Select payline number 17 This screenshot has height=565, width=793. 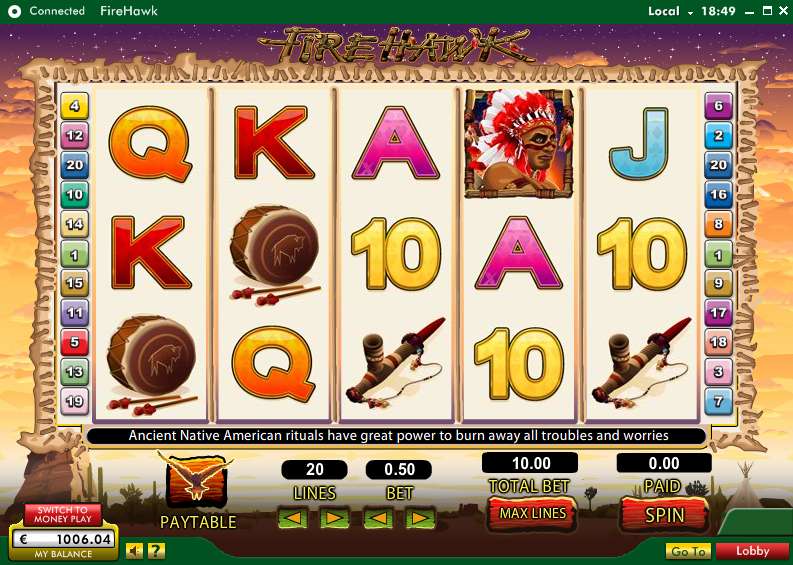[x=718, y=312]
